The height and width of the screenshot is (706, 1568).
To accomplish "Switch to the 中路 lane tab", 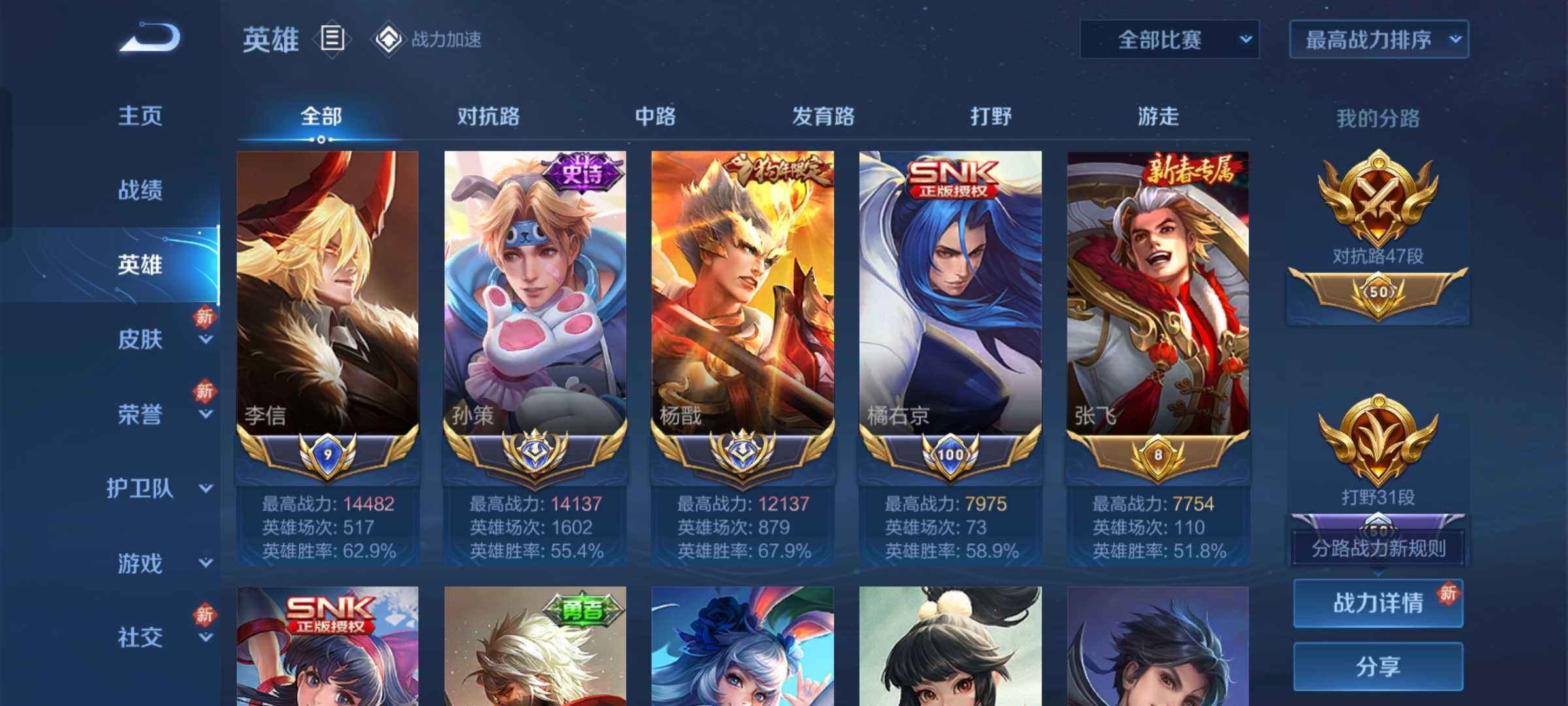I will click(655, 116).
